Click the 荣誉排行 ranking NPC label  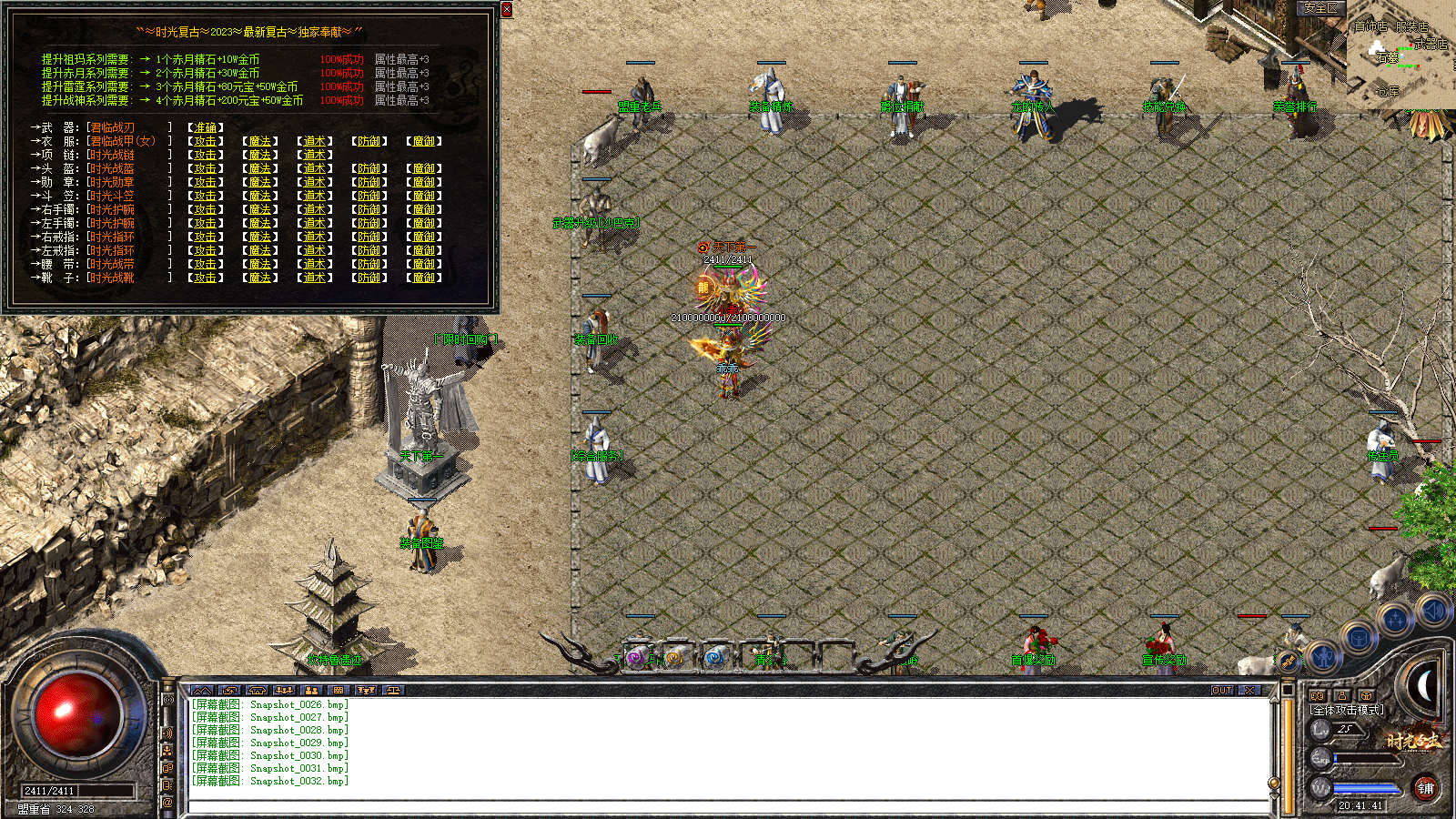1296,106
